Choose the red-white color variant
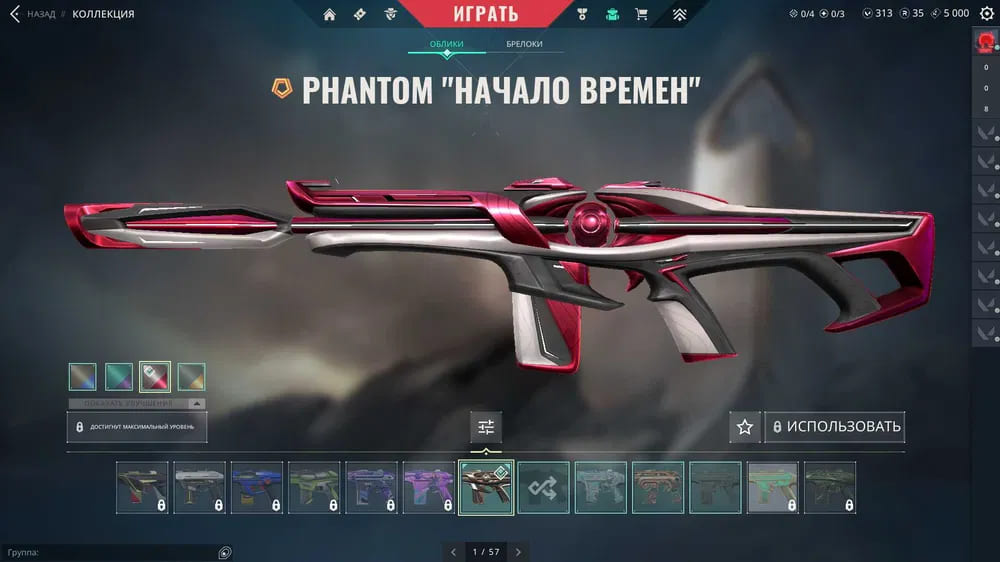Viewport: 1000px width, 562px height. click(x=155, y=377)
